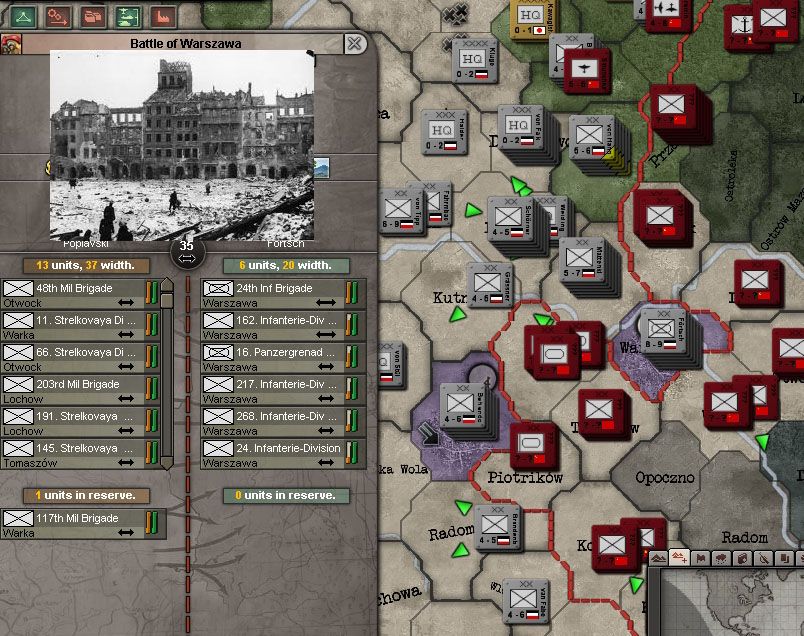
Task: Select the 203rd Mil Brigade row
Action: coord(82,390)
